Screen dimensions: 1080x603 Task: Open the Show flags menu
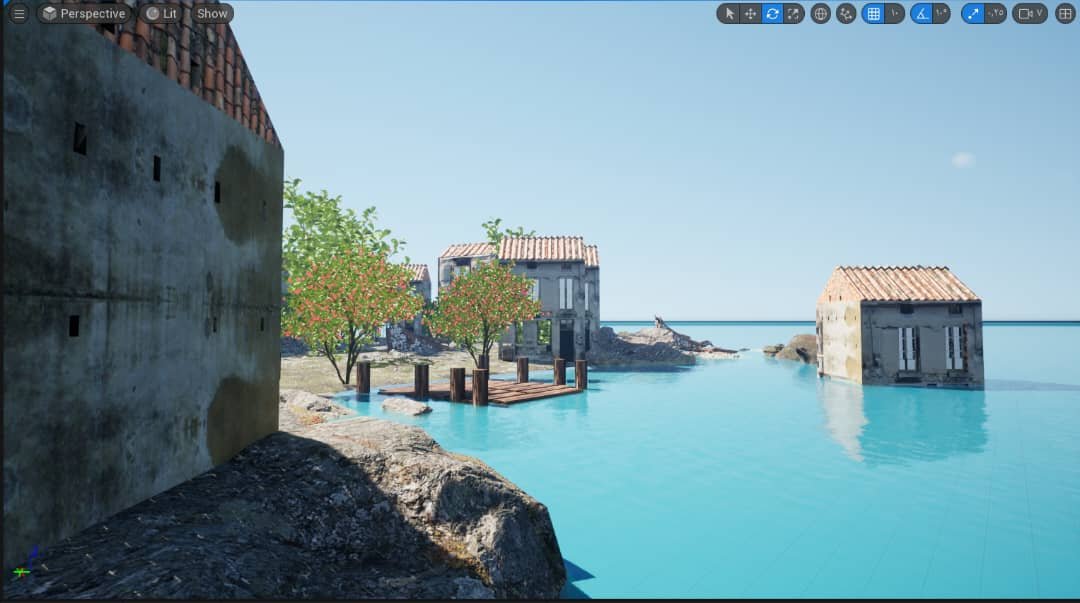click(212, 14)
